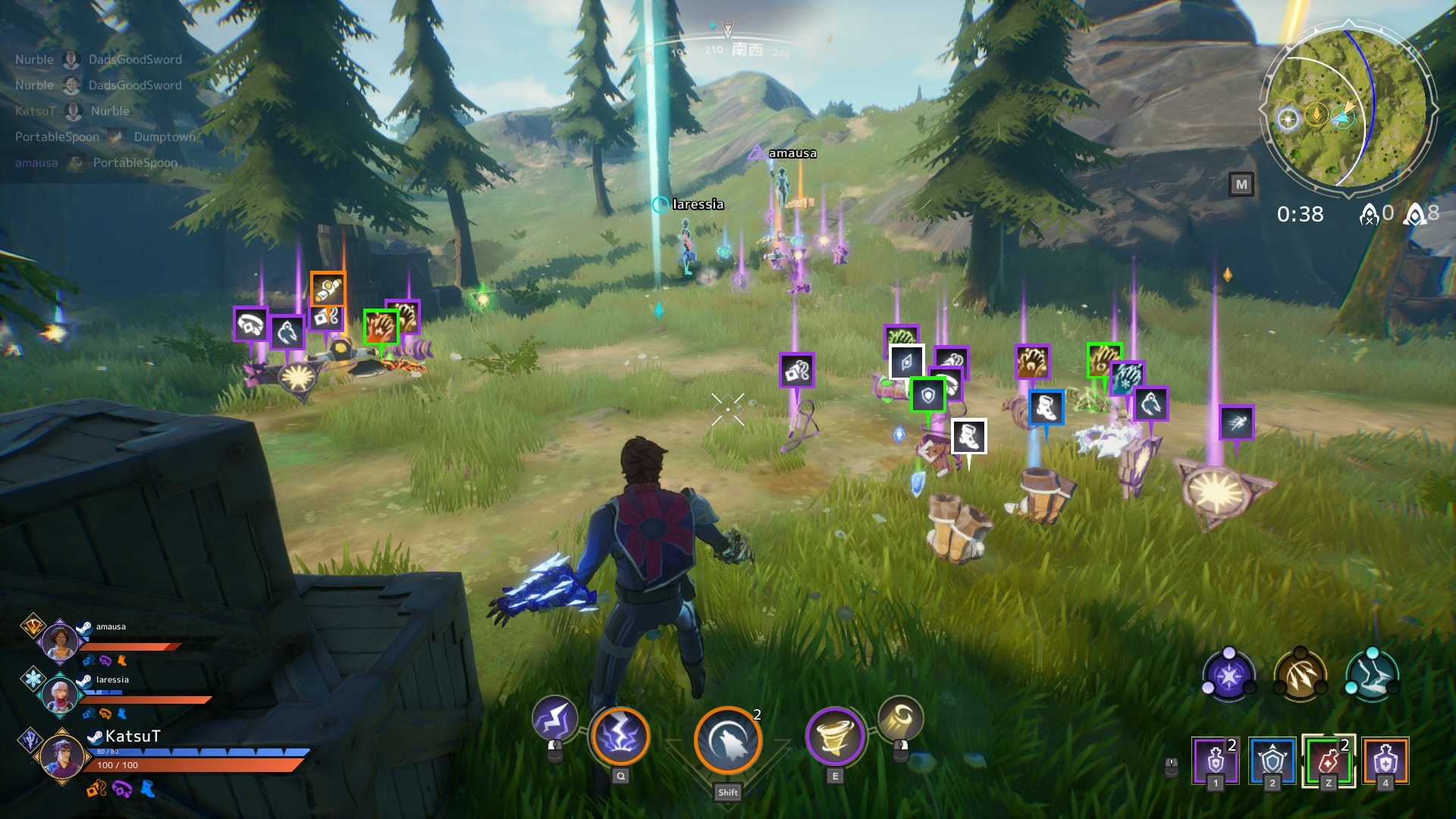This screenshot has height=819, width=1456.
Task: Inspect the brown claw slash talent icon
Action: point(1300,675)
